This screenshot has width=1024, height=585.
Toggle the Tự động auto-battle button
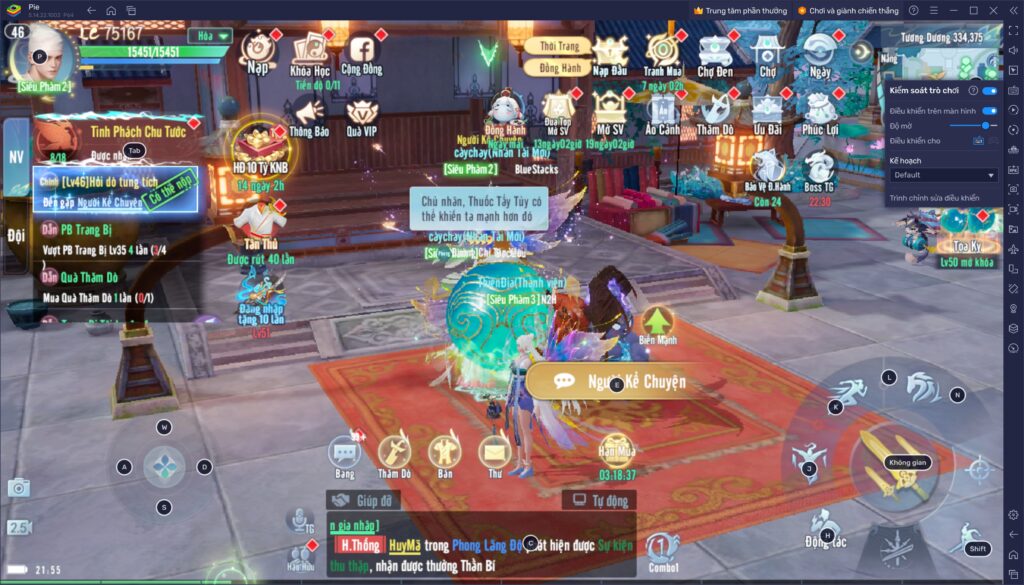(598, 500)
